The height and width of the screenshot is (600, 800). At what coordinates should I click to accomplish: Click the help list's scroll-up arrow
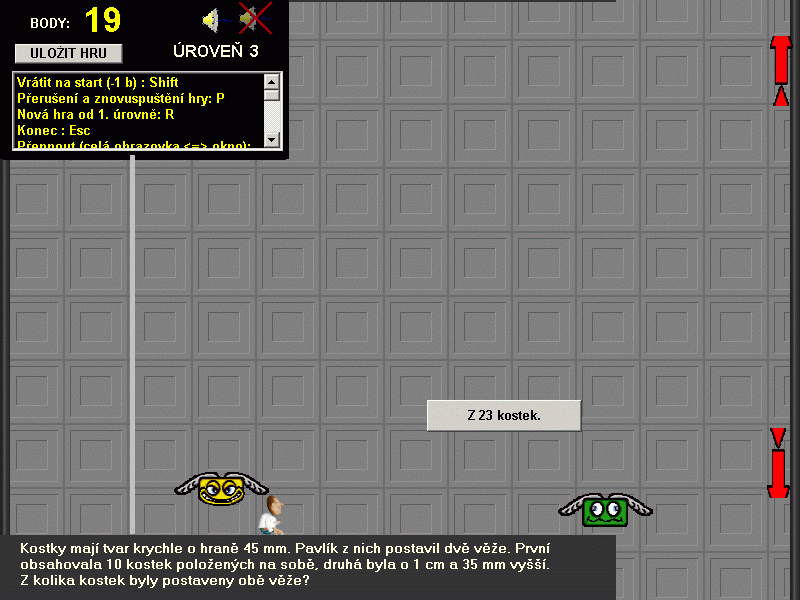tap(272, 81)
